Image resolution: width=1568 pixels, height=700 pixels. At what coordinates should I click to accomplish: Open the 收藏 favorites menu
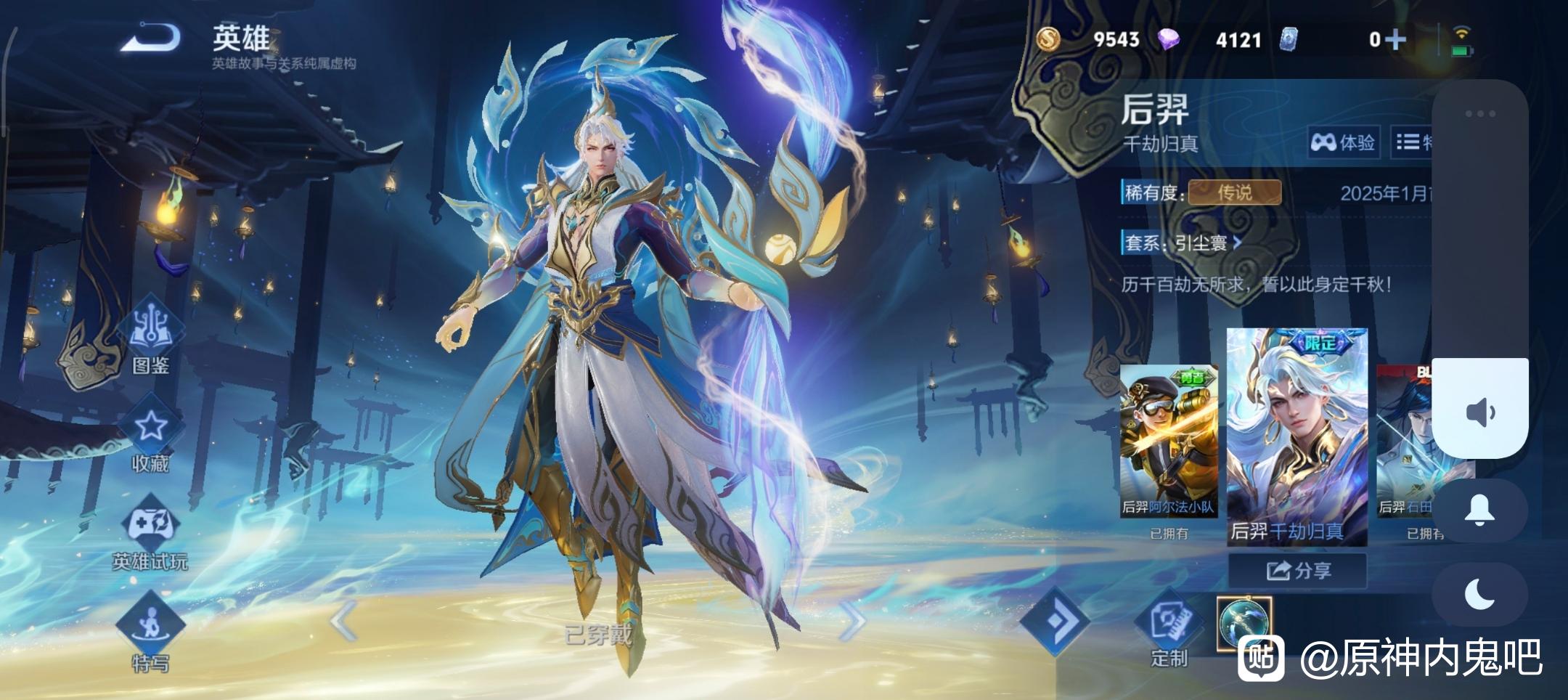[150, 437]
